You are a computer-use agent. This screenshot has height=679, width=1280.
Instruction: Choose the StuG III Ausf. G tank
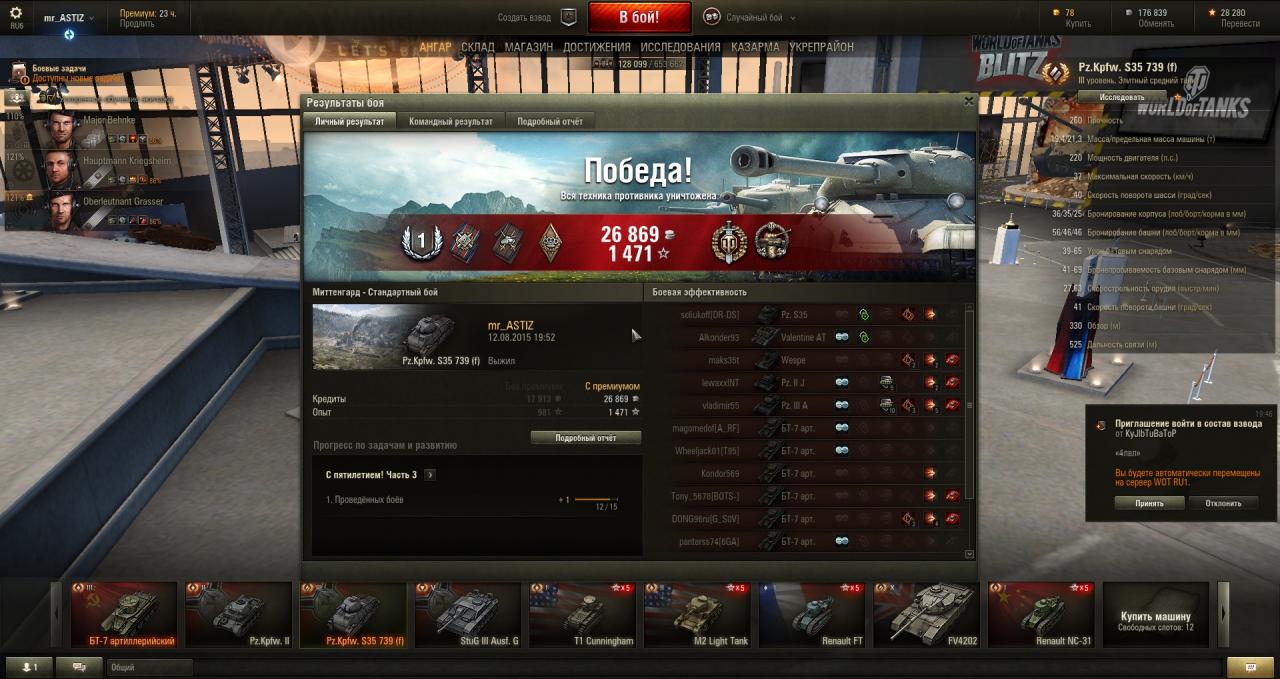click(467, 615)
